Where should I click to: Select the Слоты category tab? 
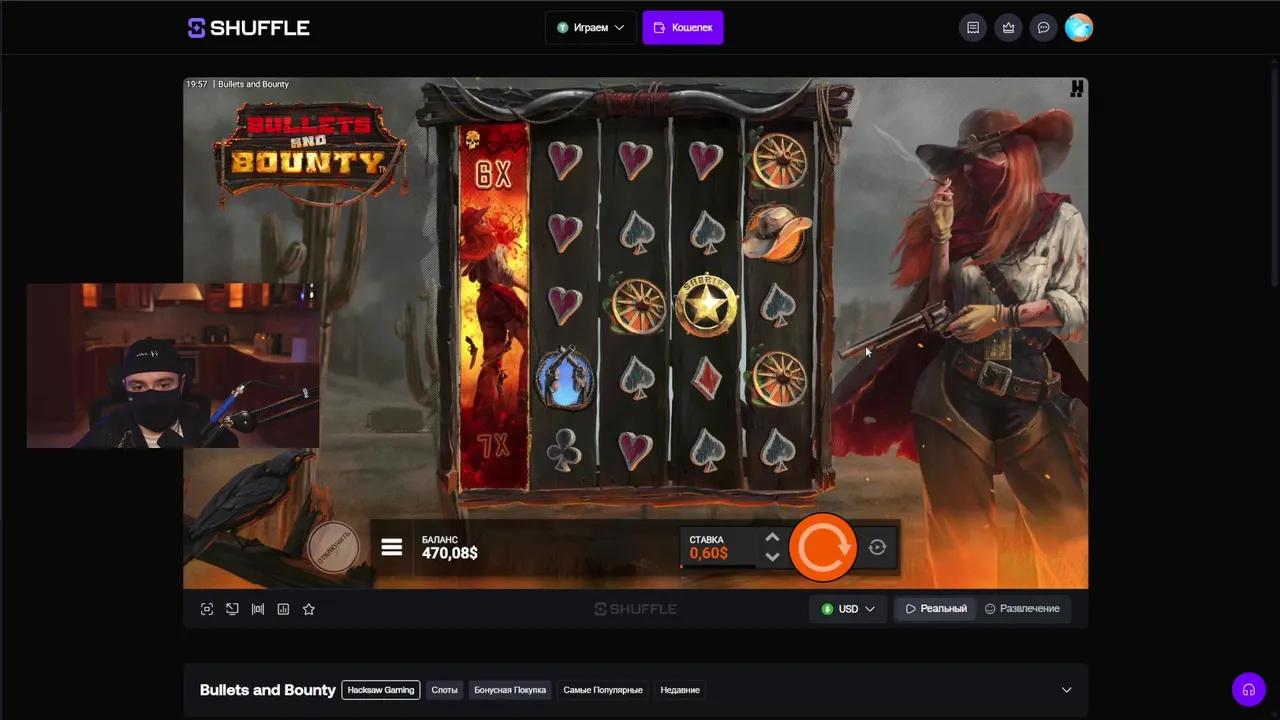pyautogui.click(x=444, y=690)
